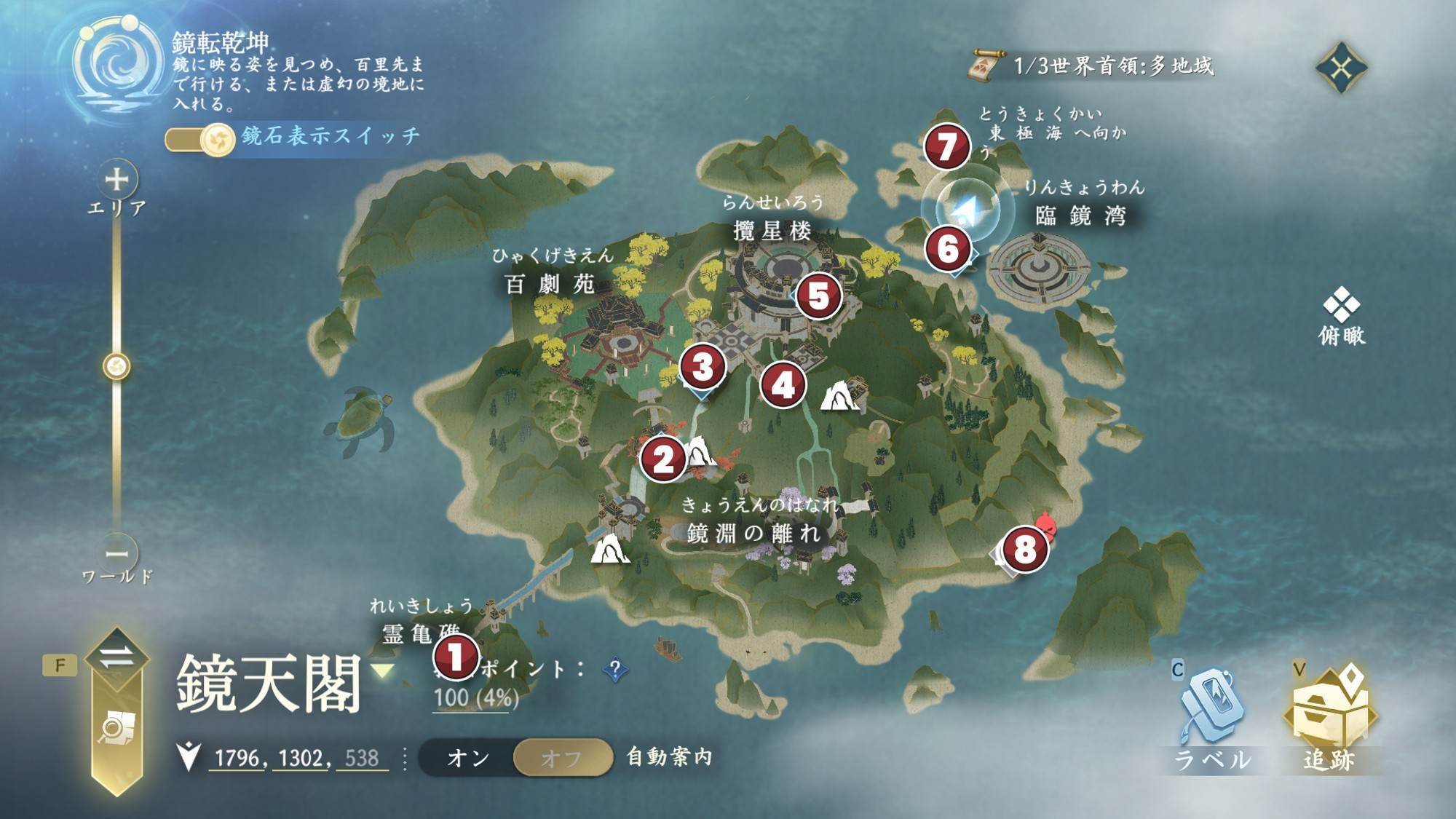Click the zoom slider handle
Image resolution: width=1456 pixels, height=819 pixels.
click(116, 365)
